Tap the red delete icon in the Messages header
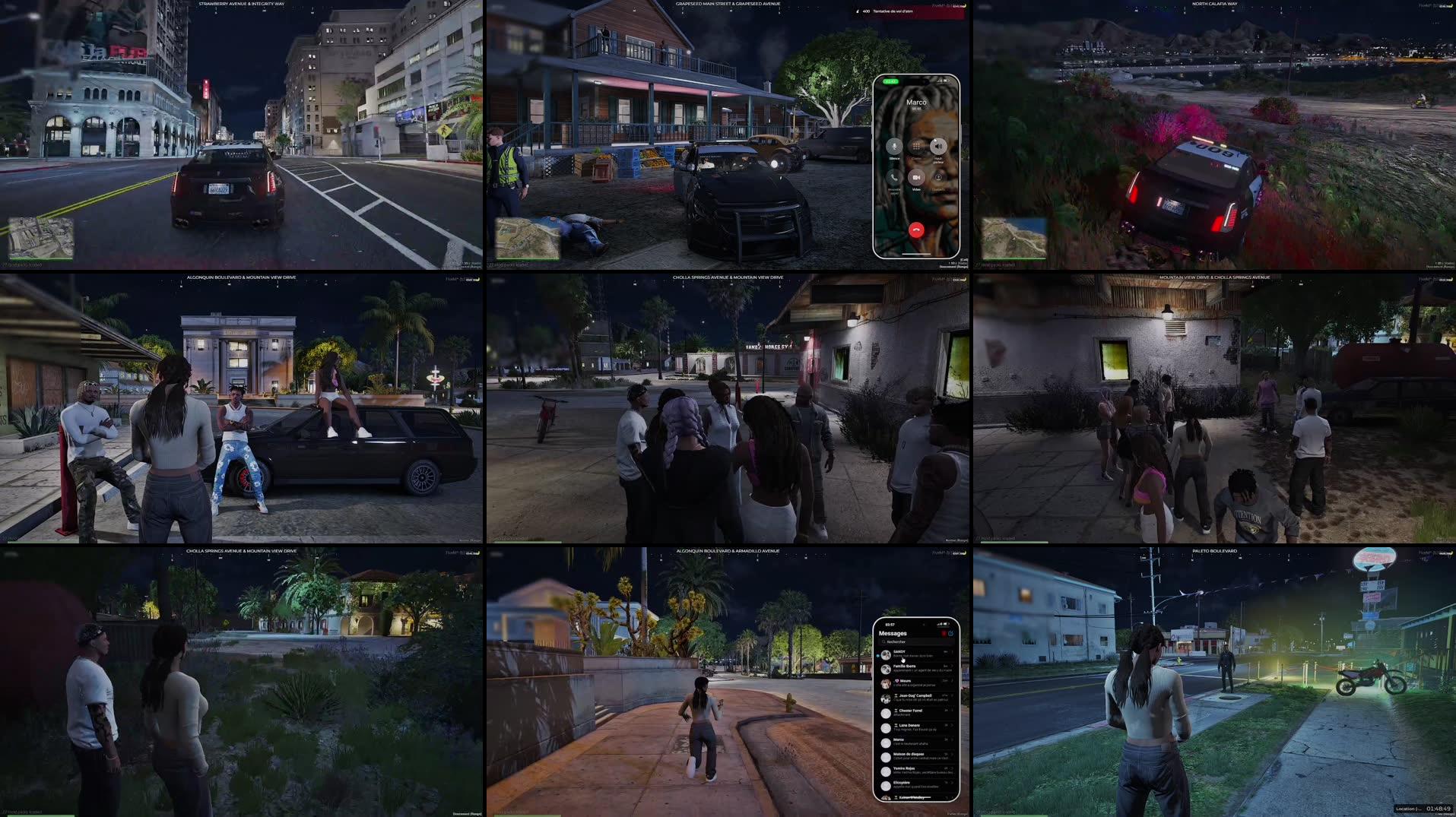The width and height of the screenshot is (1456, 817). coord(944,633)
